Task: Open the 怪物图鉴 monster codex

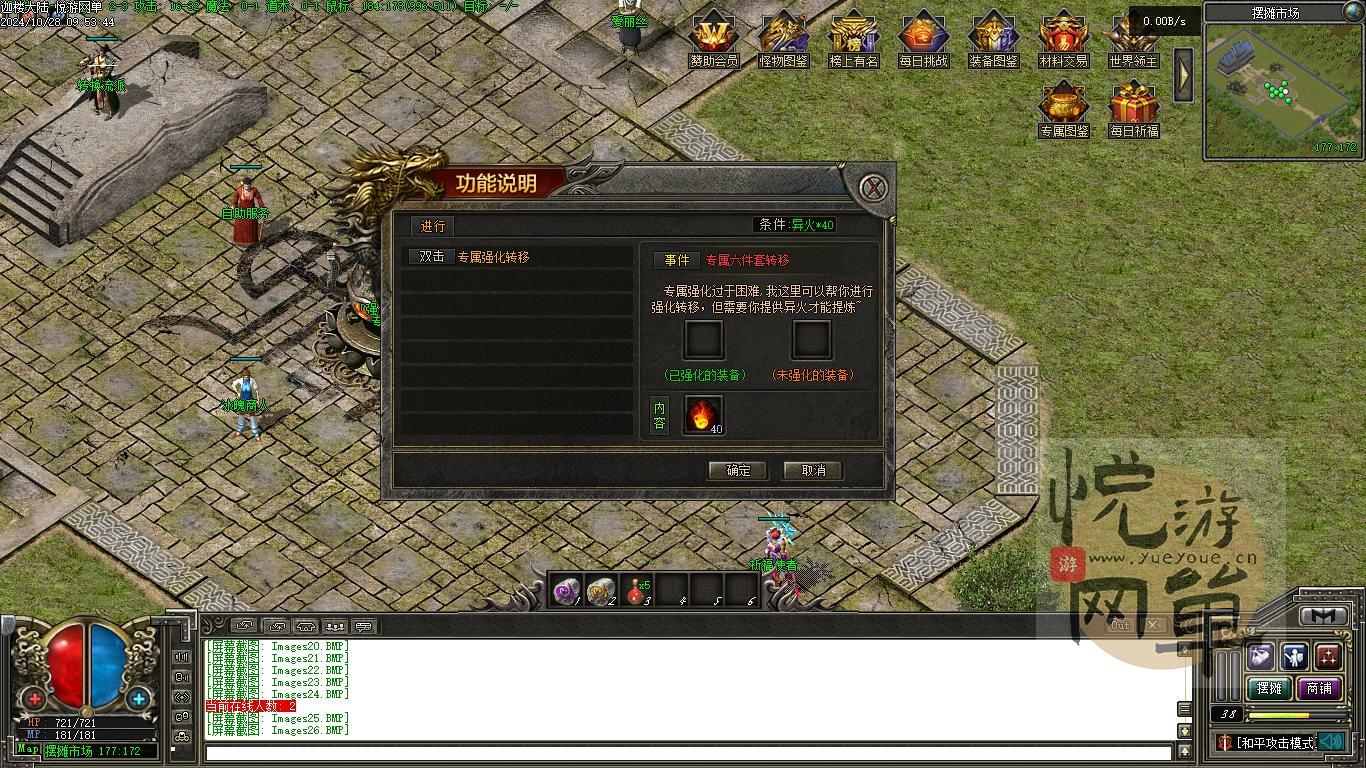Action: point(784,36)
